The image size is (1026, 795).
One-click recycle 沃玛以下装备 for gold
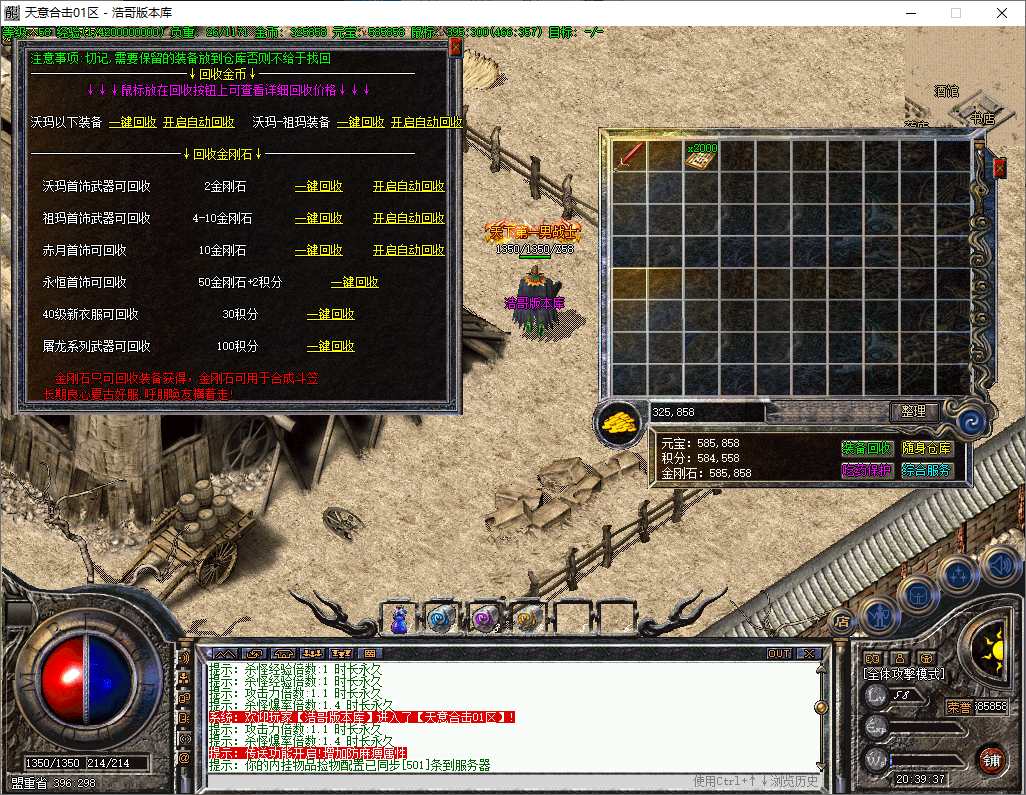pos(133,122)
